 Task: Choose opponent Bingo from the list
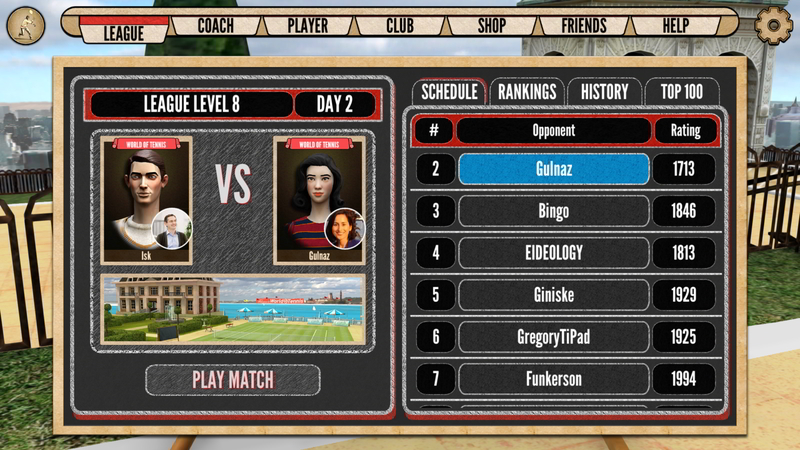(x=553, y=211)
